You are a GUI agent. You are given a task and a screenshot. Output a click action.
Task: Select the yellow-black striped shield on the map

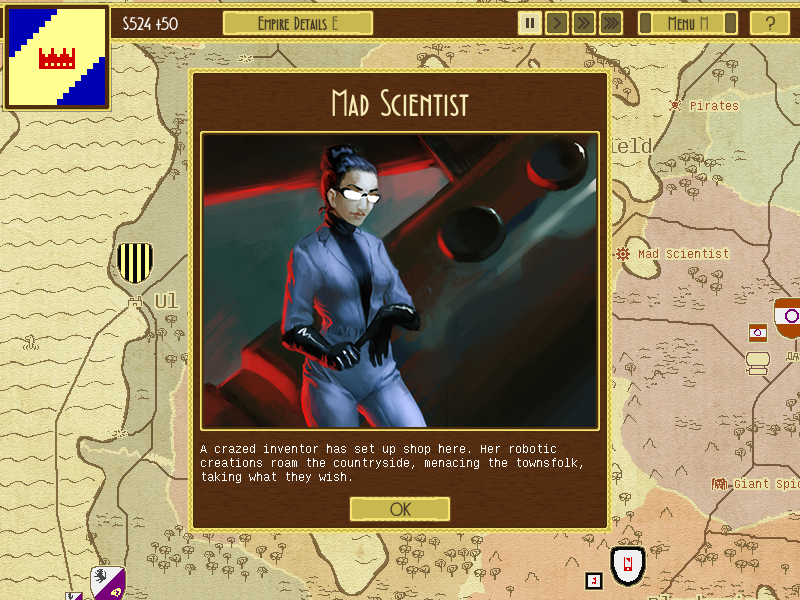tap(134, 262)
